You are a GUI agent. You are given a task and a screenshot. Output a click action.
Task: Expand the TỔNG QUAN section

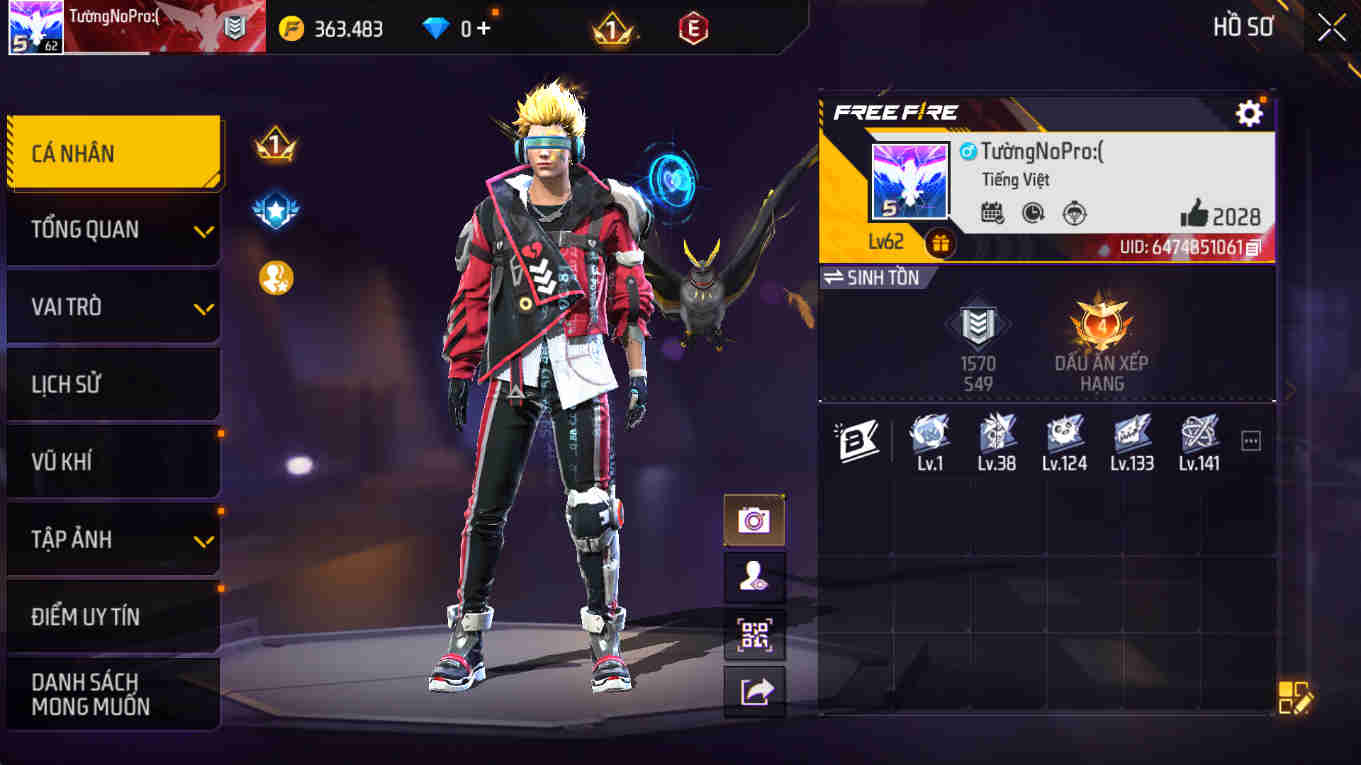113,229
